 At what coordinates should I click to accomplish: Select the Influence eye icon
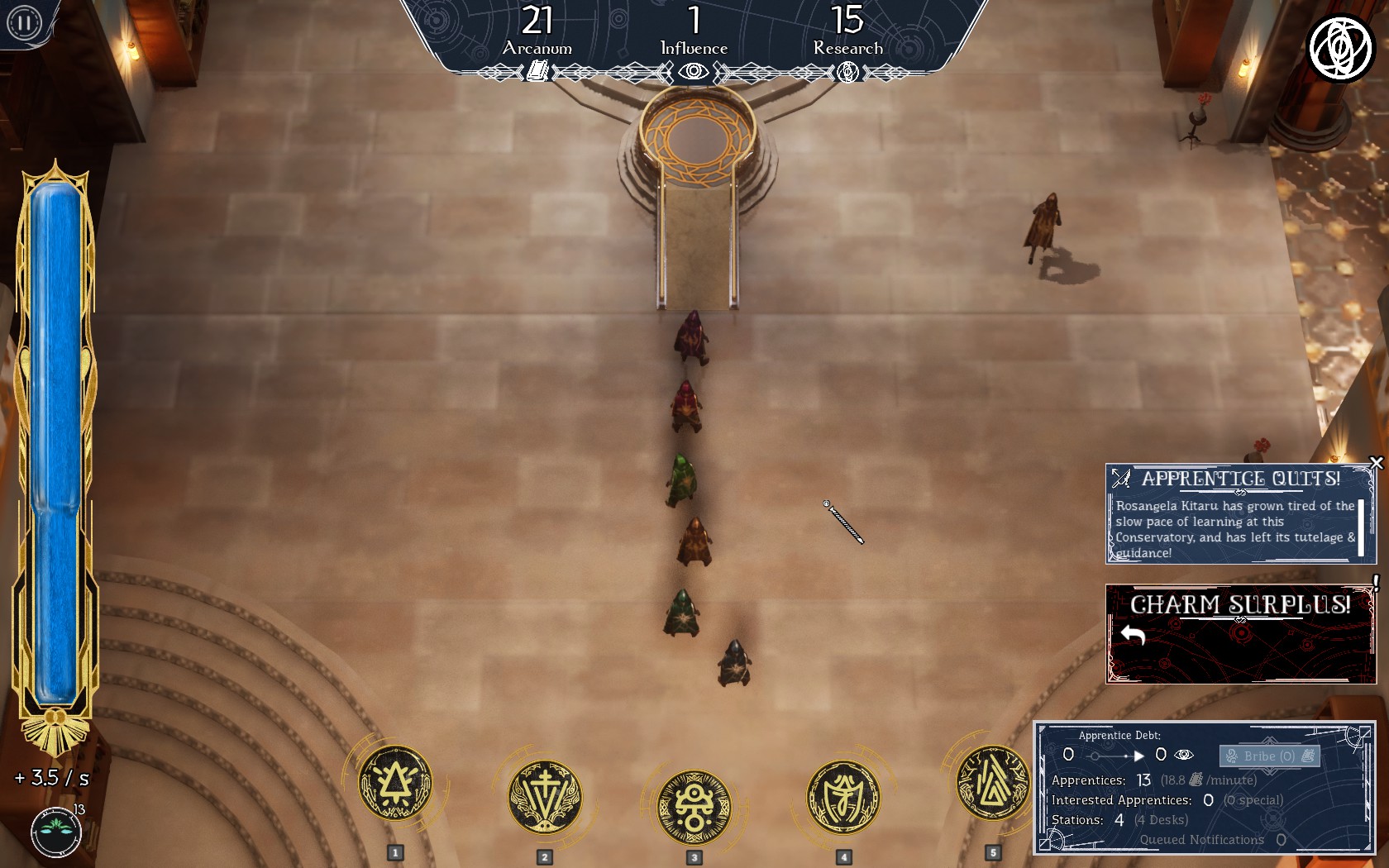click(x=694, y=72)
